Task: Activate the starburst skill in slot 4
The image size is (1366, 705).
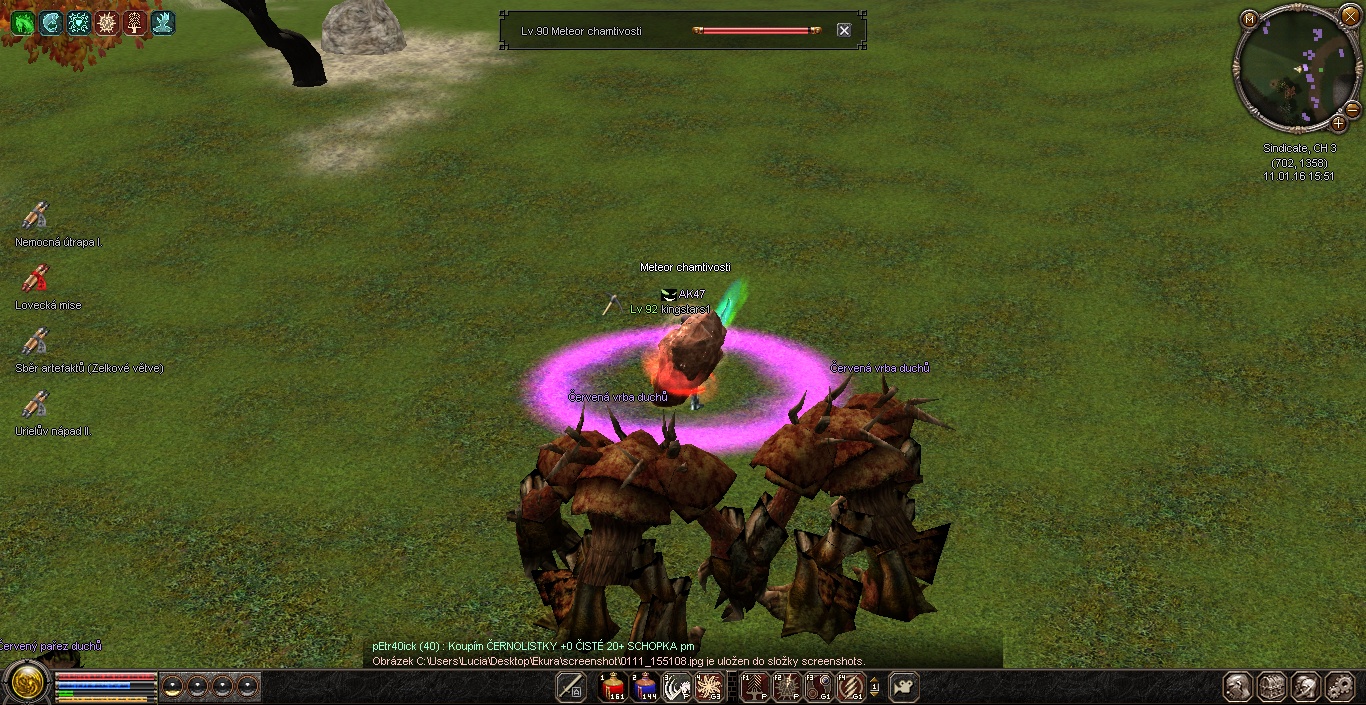Action: point(710,687)
